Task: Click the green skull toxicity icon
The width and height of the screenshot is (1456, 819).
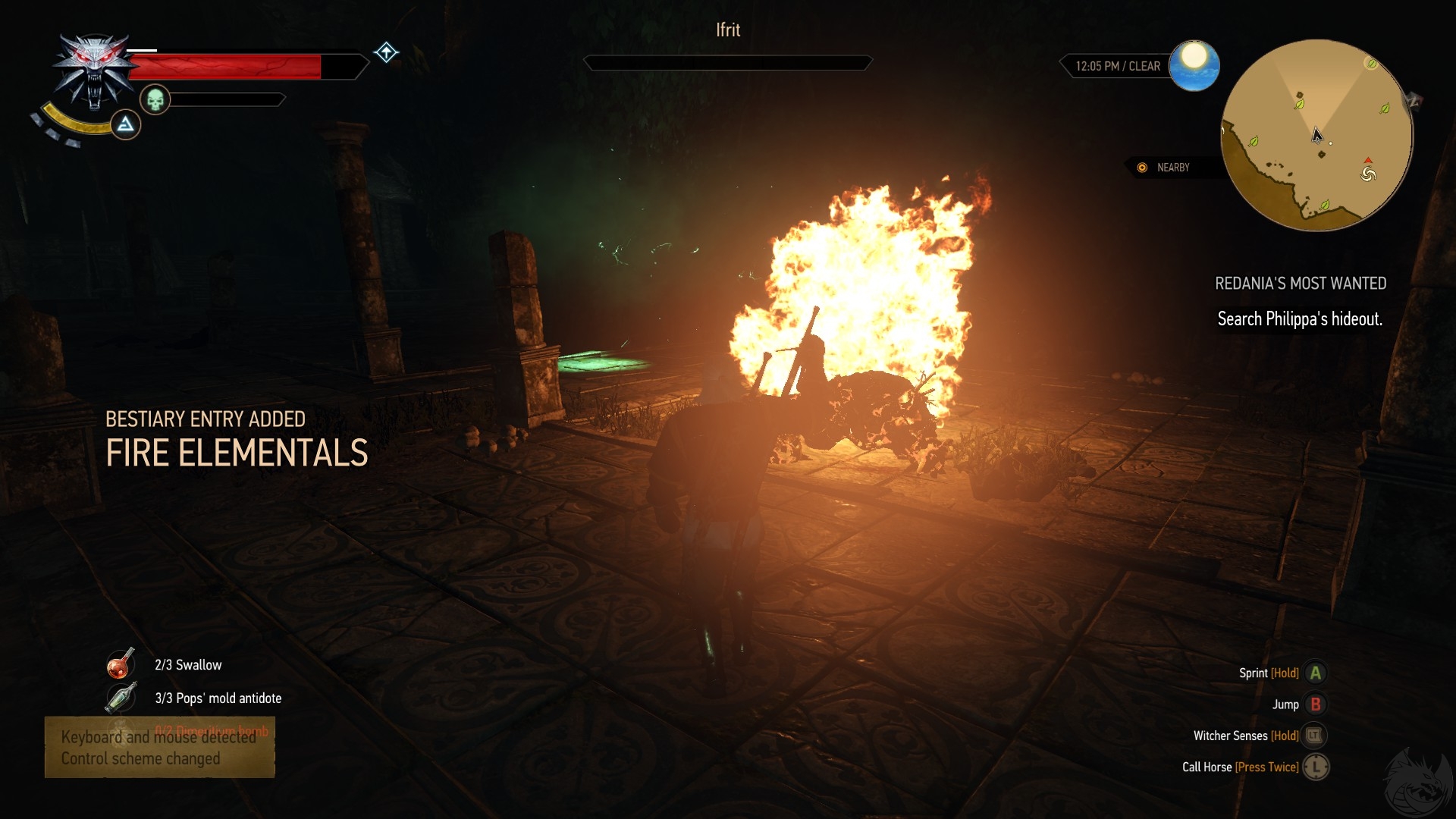Action: [x=155, y=99]
